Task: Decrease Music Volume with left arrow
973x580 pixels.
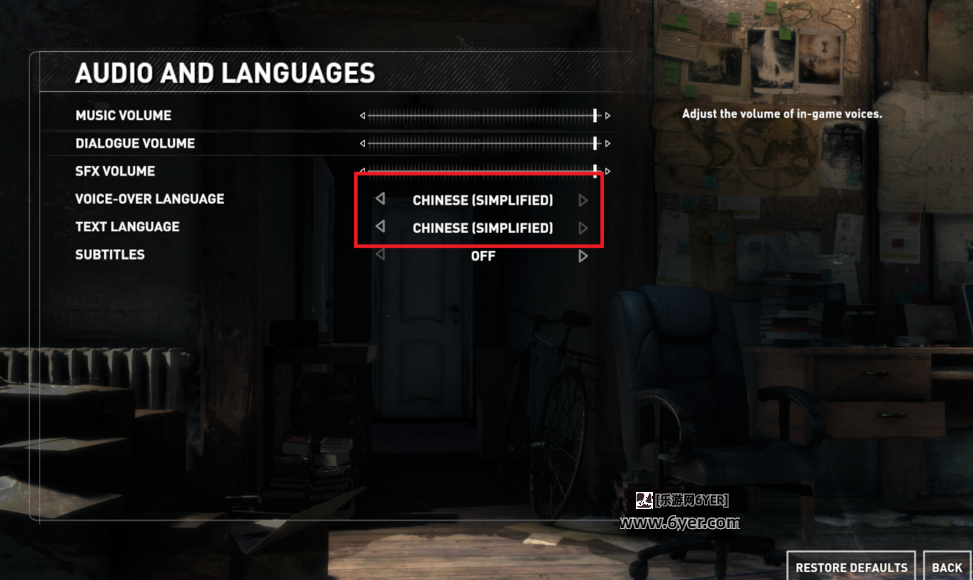Action: click(x=363, y=116)
